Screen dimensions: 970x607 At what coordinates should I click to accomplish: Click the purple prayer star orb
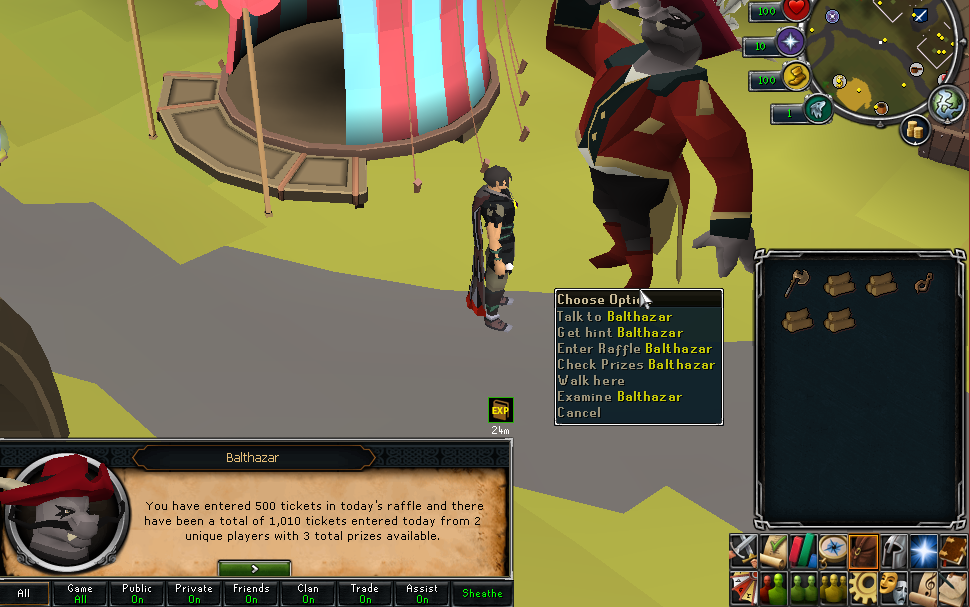[791, 42]
